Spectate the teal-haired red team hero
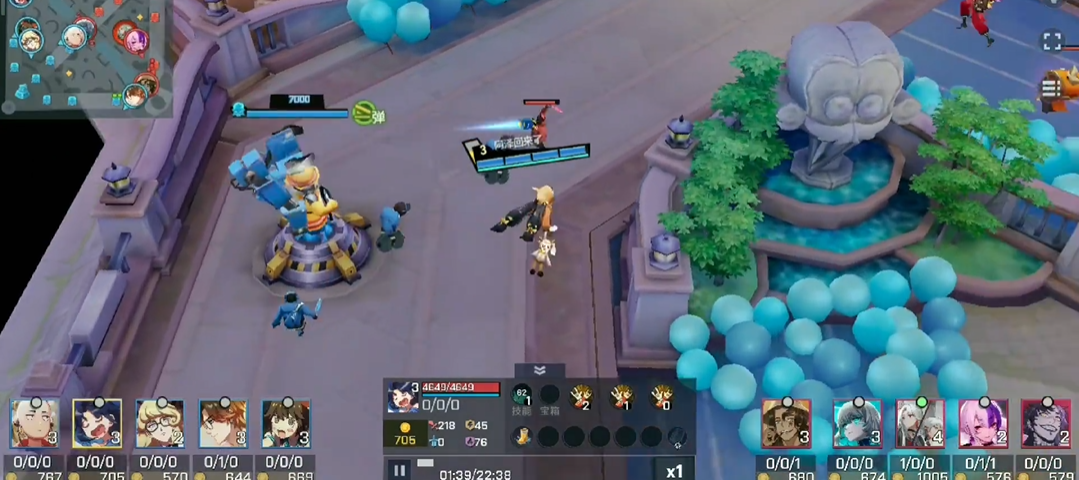 pyautogui.click(x=856, y=424)
